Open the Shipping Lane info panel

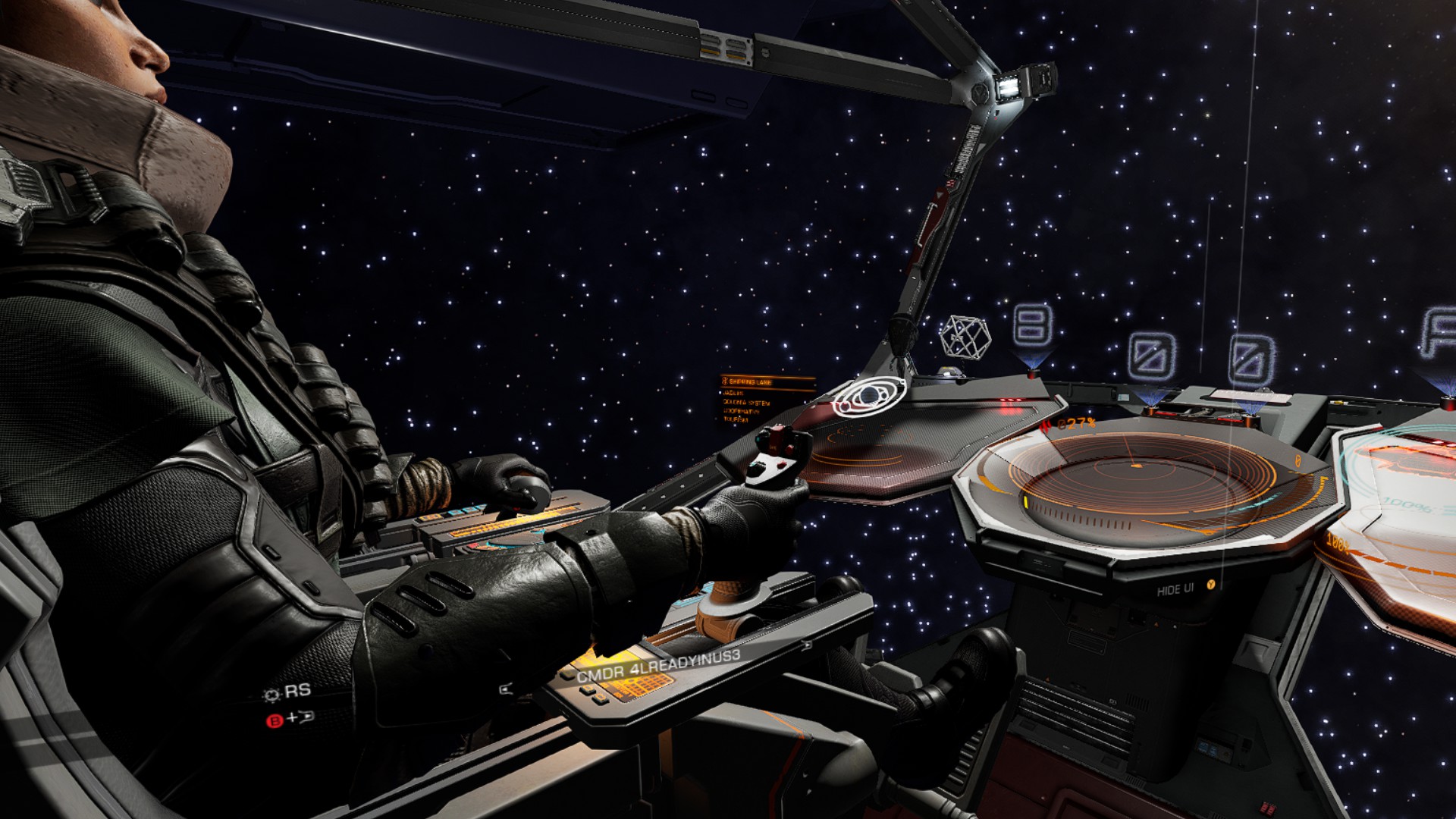756,399
